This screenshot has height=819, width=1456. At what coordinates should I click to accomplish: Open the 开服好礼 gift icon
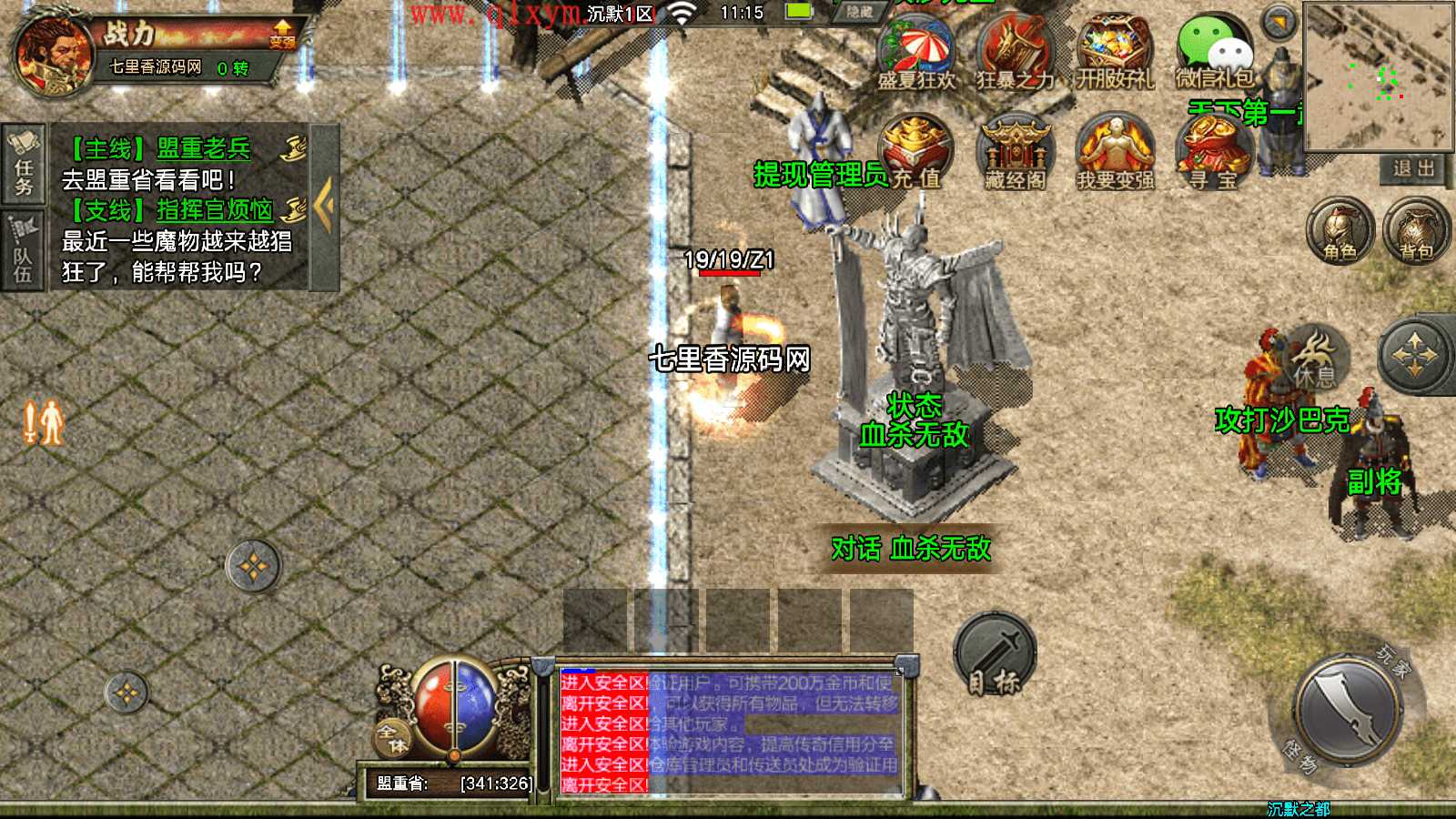[1114, 53]
